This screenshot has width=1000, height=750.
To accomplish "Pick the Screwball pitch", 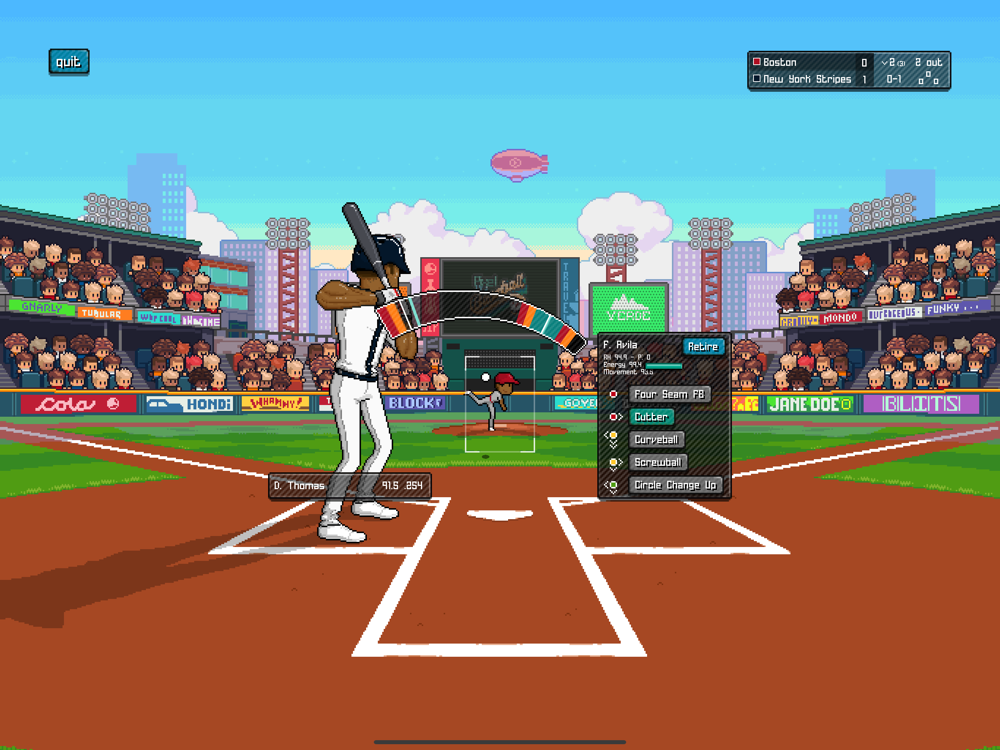I will [x=658, y=462].
